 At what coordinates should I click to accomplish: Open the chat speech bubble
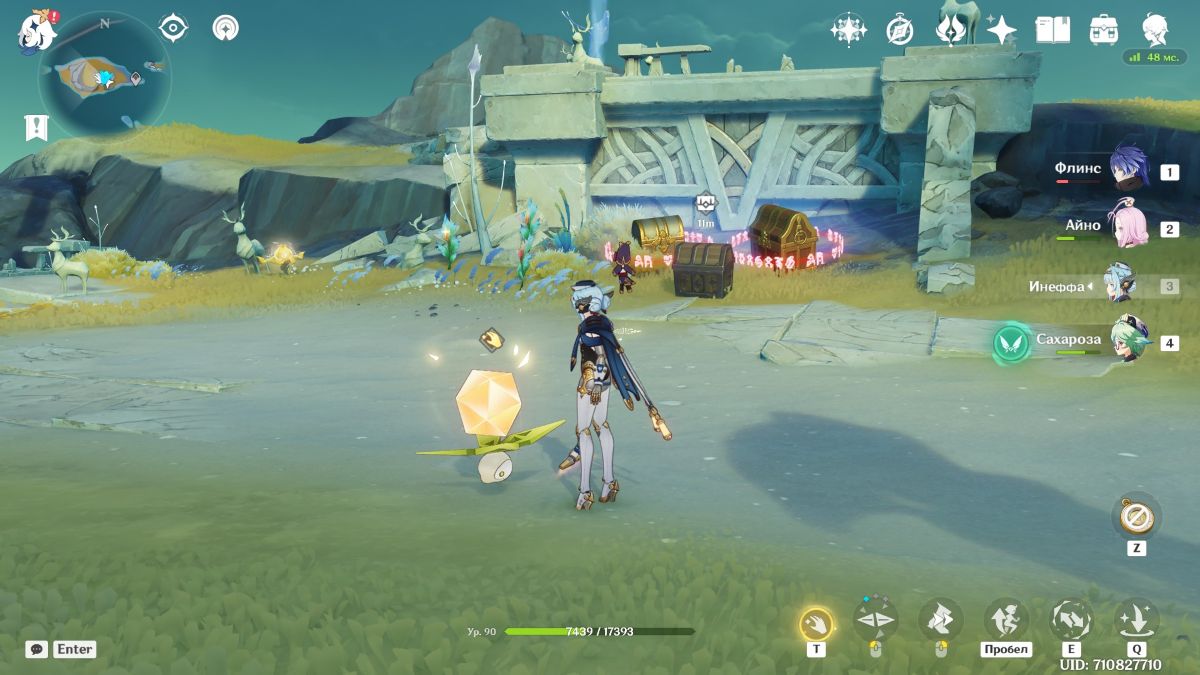tap(36, 649)
